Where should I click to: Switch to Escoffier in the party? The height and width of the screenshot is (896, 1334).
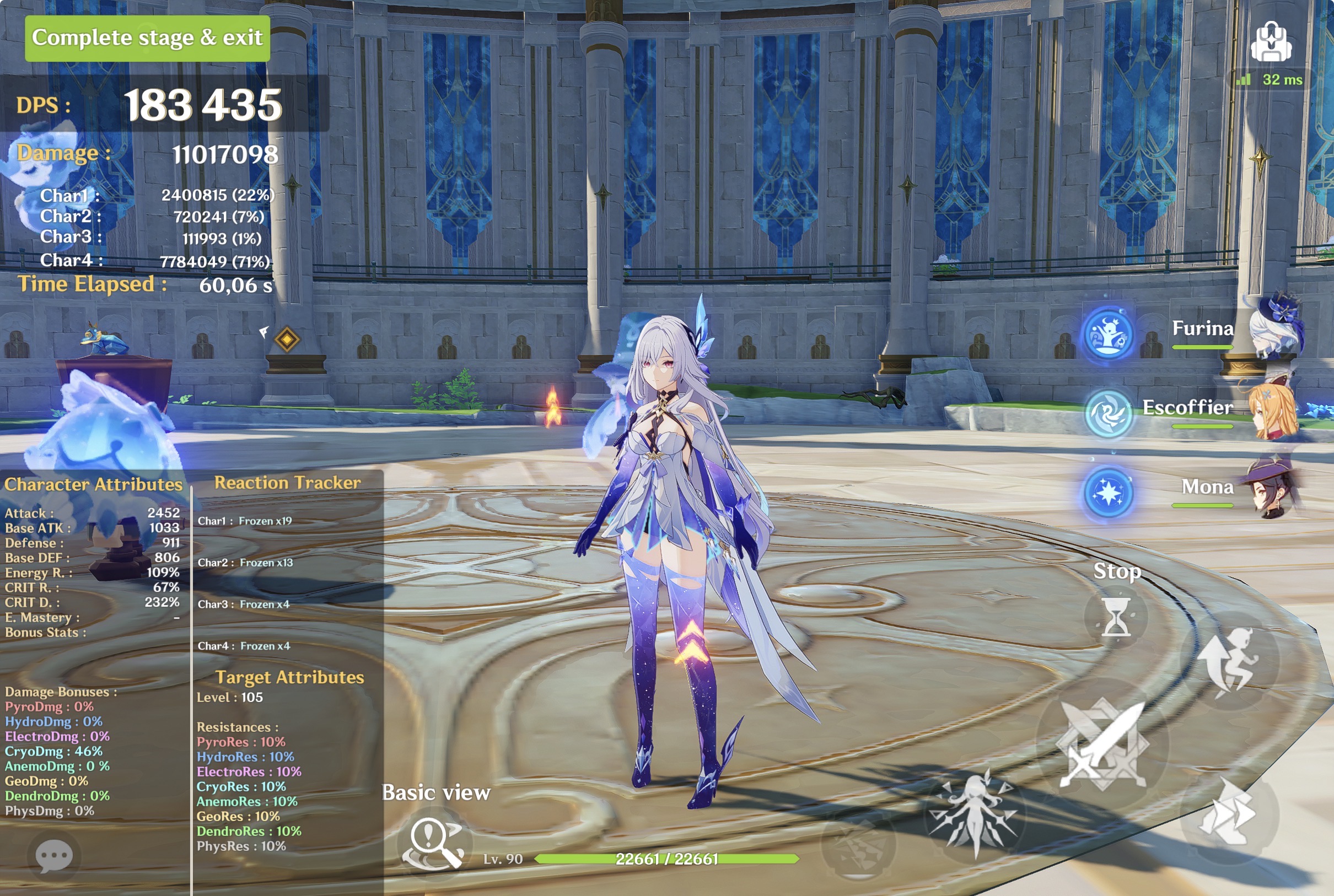(x=1188, y=409)
